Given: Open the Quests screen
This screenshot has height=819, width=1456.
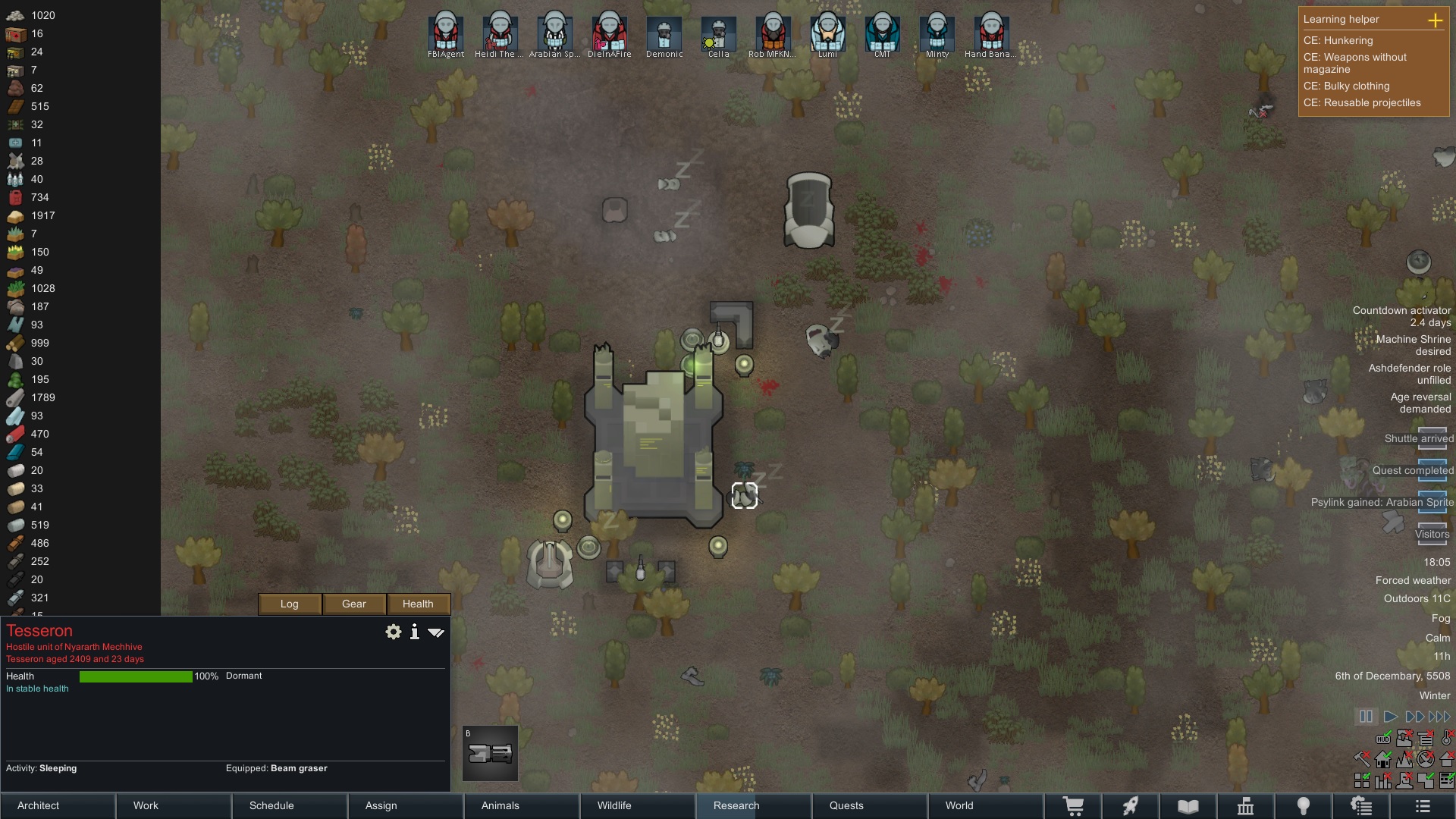Looking at the screenshot, I should point(847,805).
